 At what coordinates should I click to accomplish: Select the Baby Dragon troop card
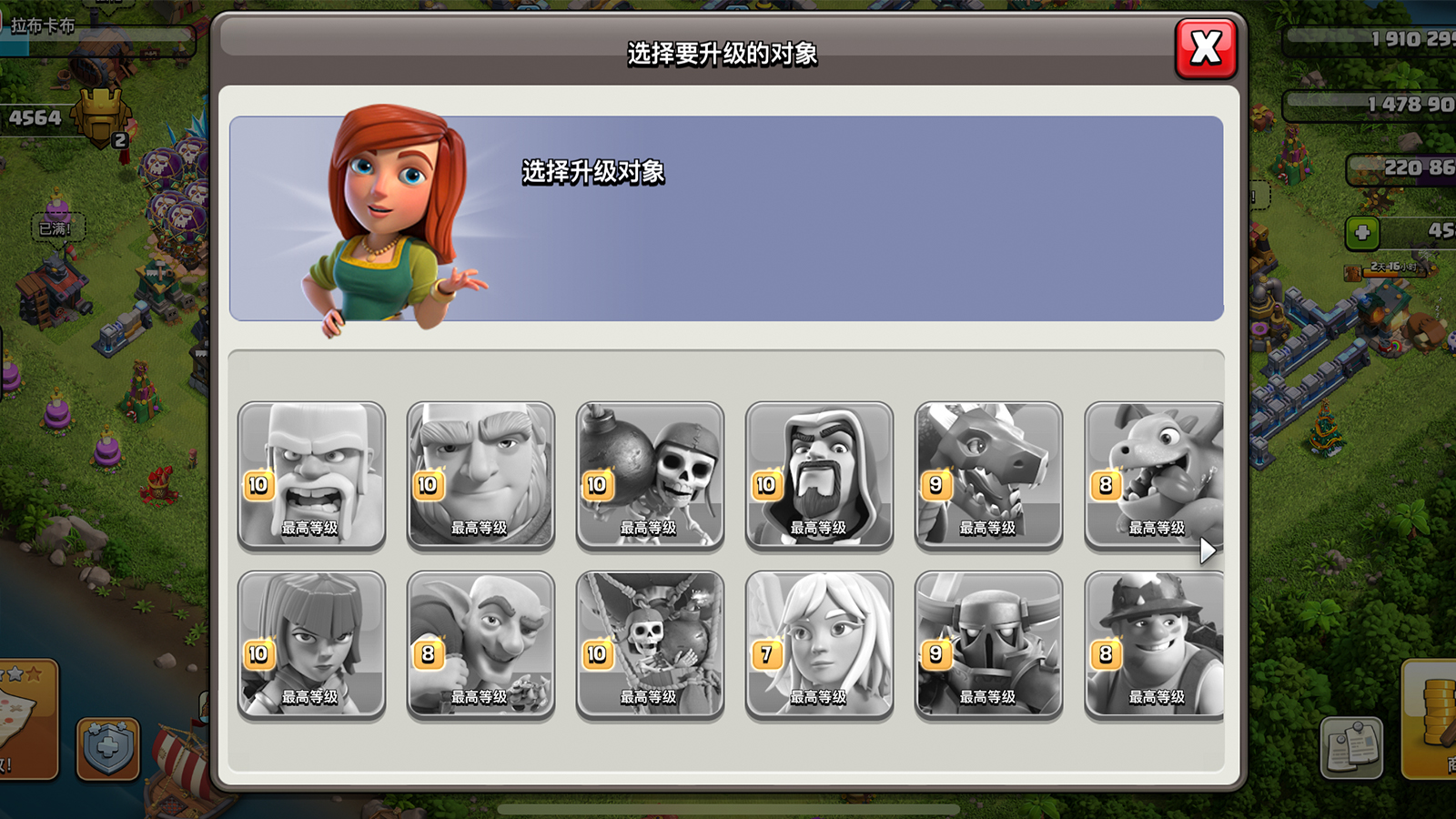click(x=1154, y=475)
